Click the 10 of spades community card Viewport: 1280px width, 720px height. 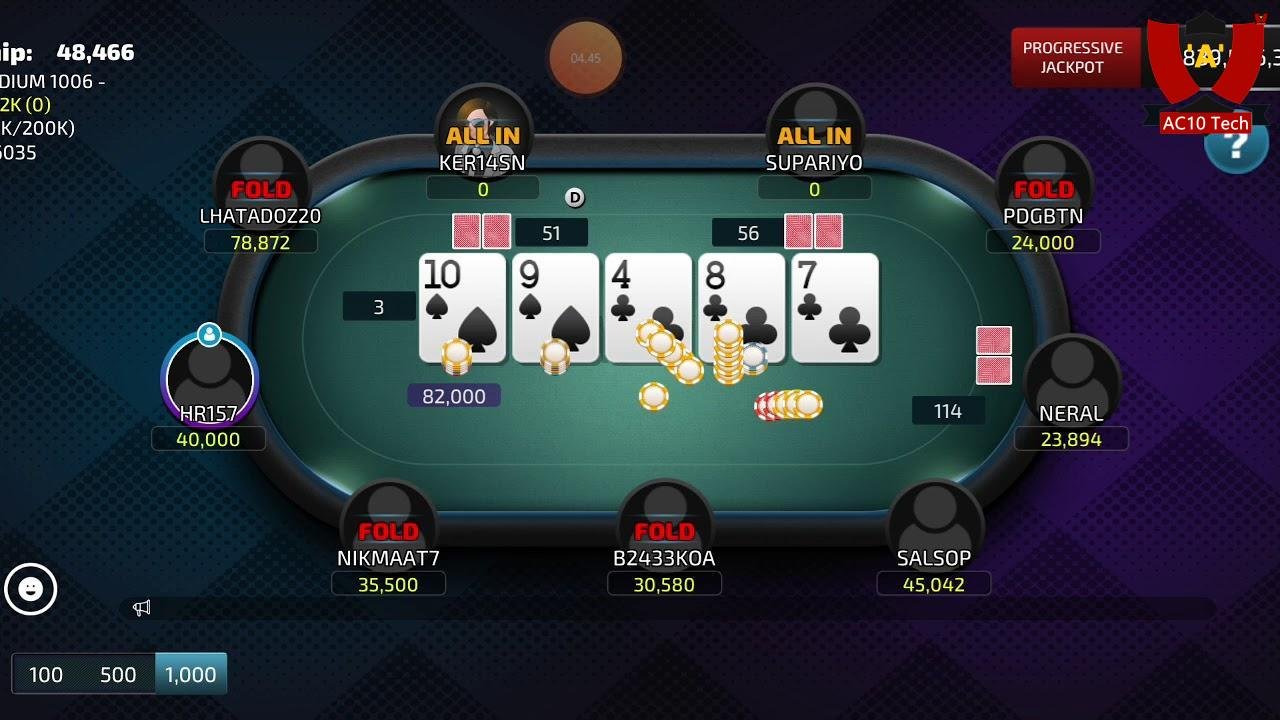pyautogui.click(x=461, y=307)
